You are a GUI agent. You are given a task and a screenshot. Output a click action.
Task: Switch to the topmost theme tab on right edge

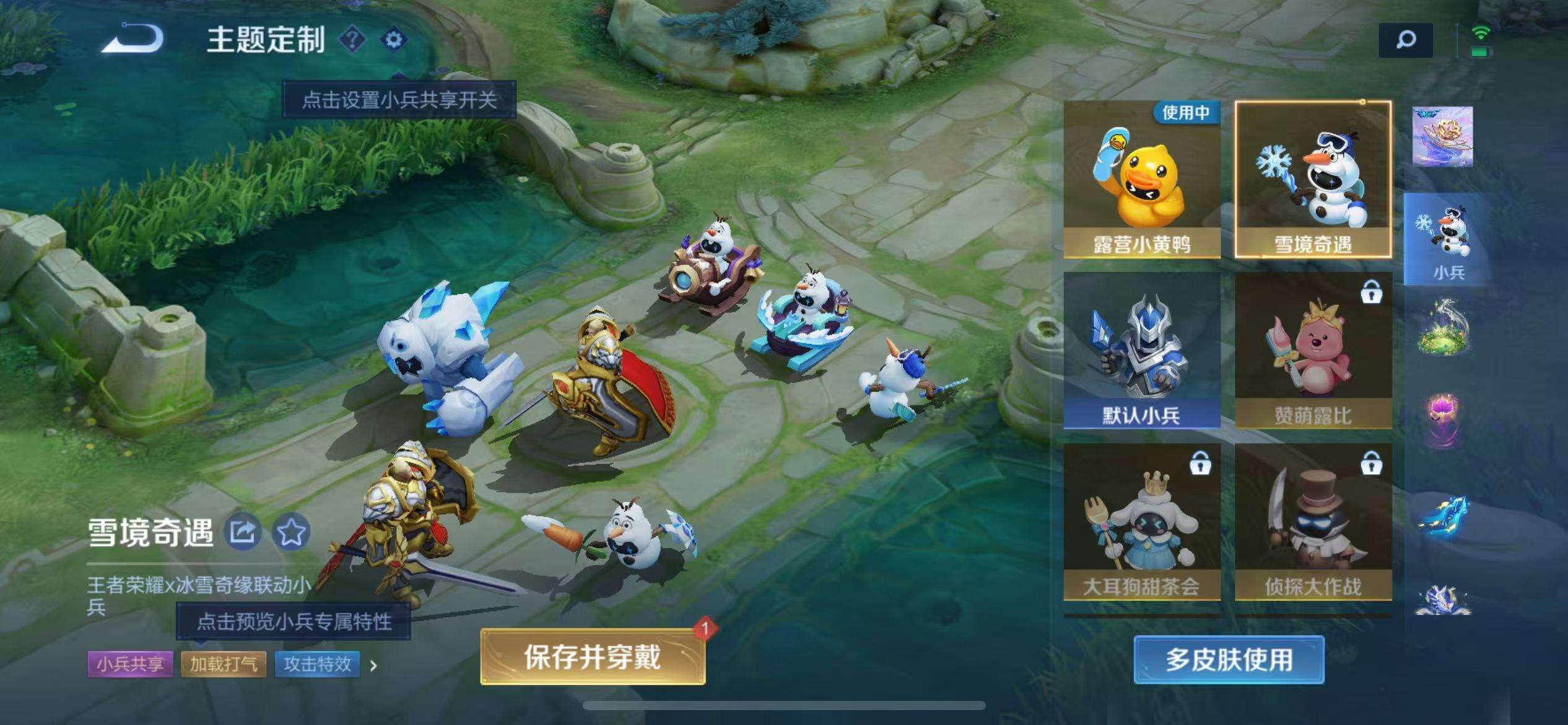pos(1443,138)
